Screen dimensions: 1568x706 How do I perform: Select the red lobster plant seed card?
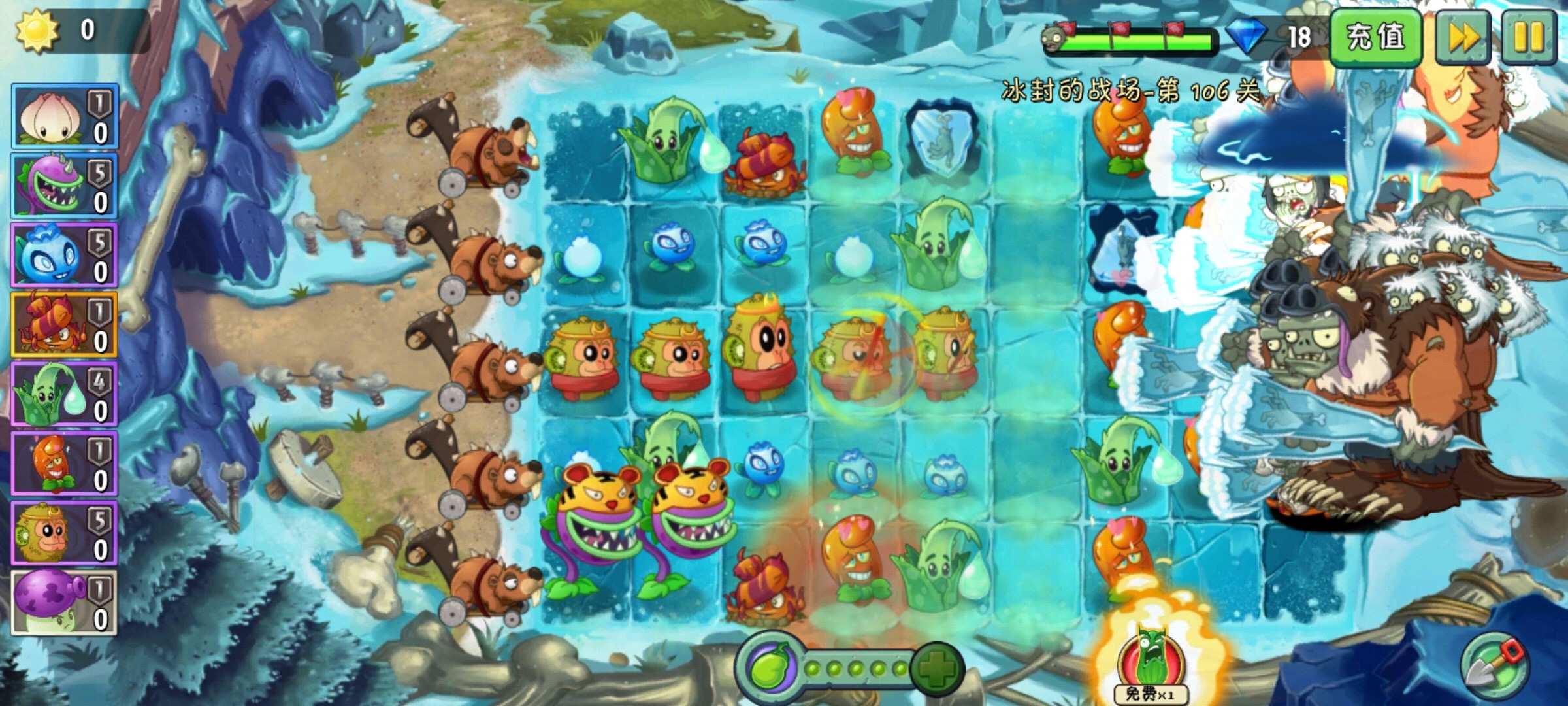[x=63, y=325]
